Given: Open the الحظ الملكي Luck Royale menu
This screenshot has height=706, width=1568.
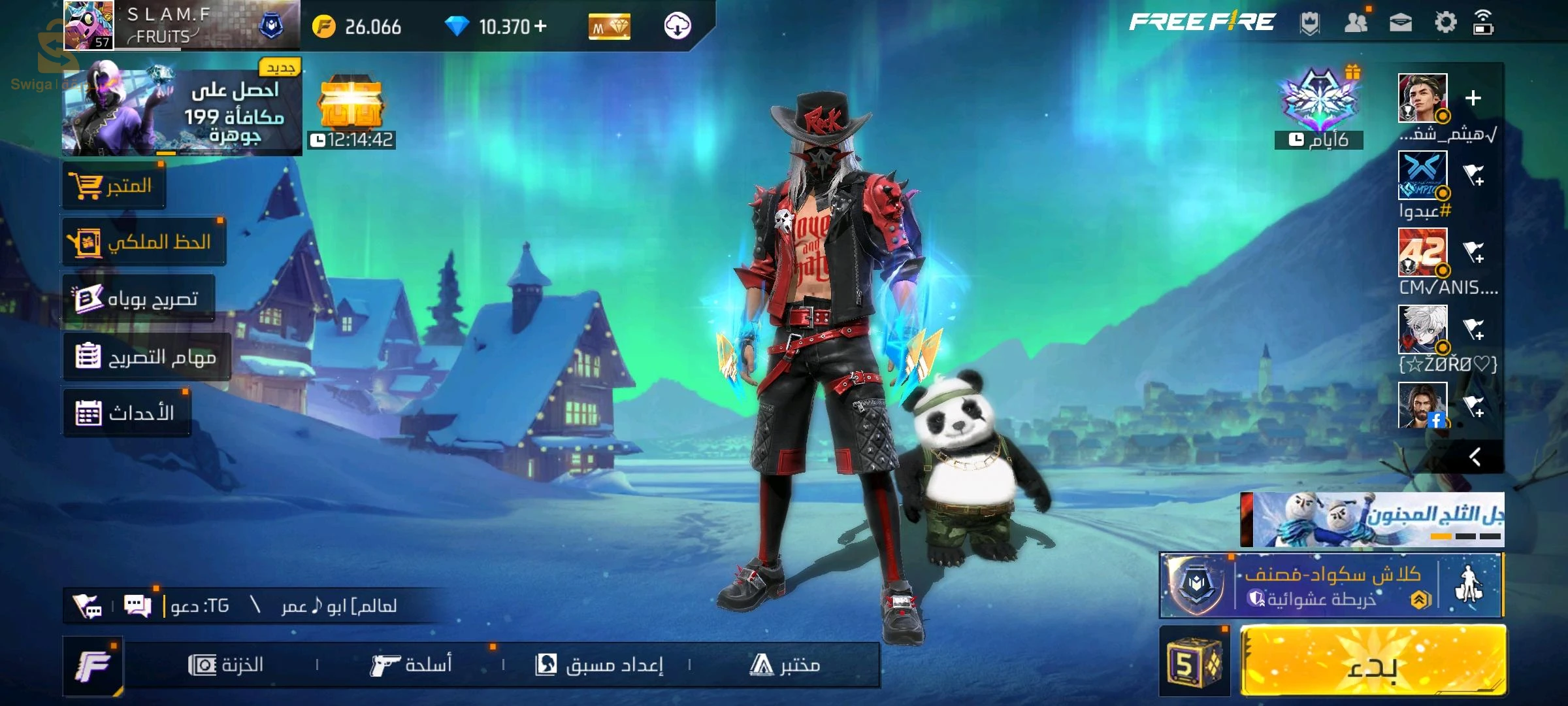Looking at the screenshot, I should click(144, 243).
